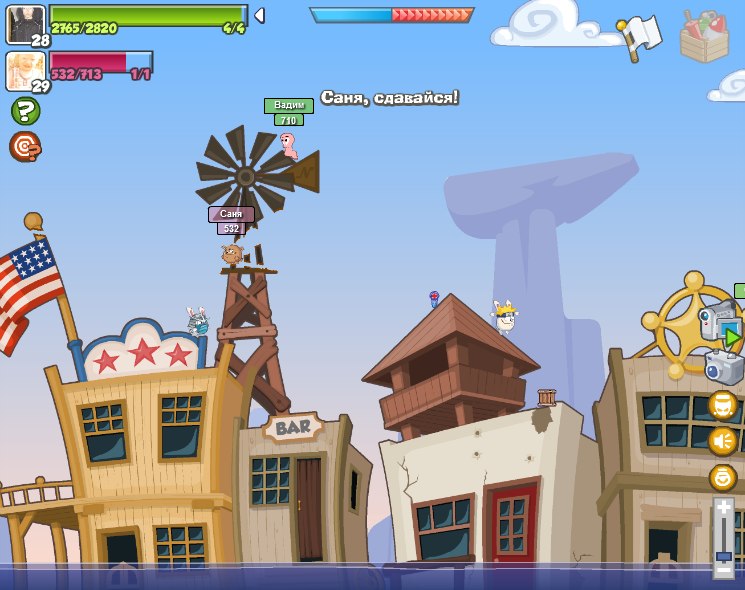Click the white surrender flag
The width and height of the screenshot is (745, 590).
click(641, 35)
